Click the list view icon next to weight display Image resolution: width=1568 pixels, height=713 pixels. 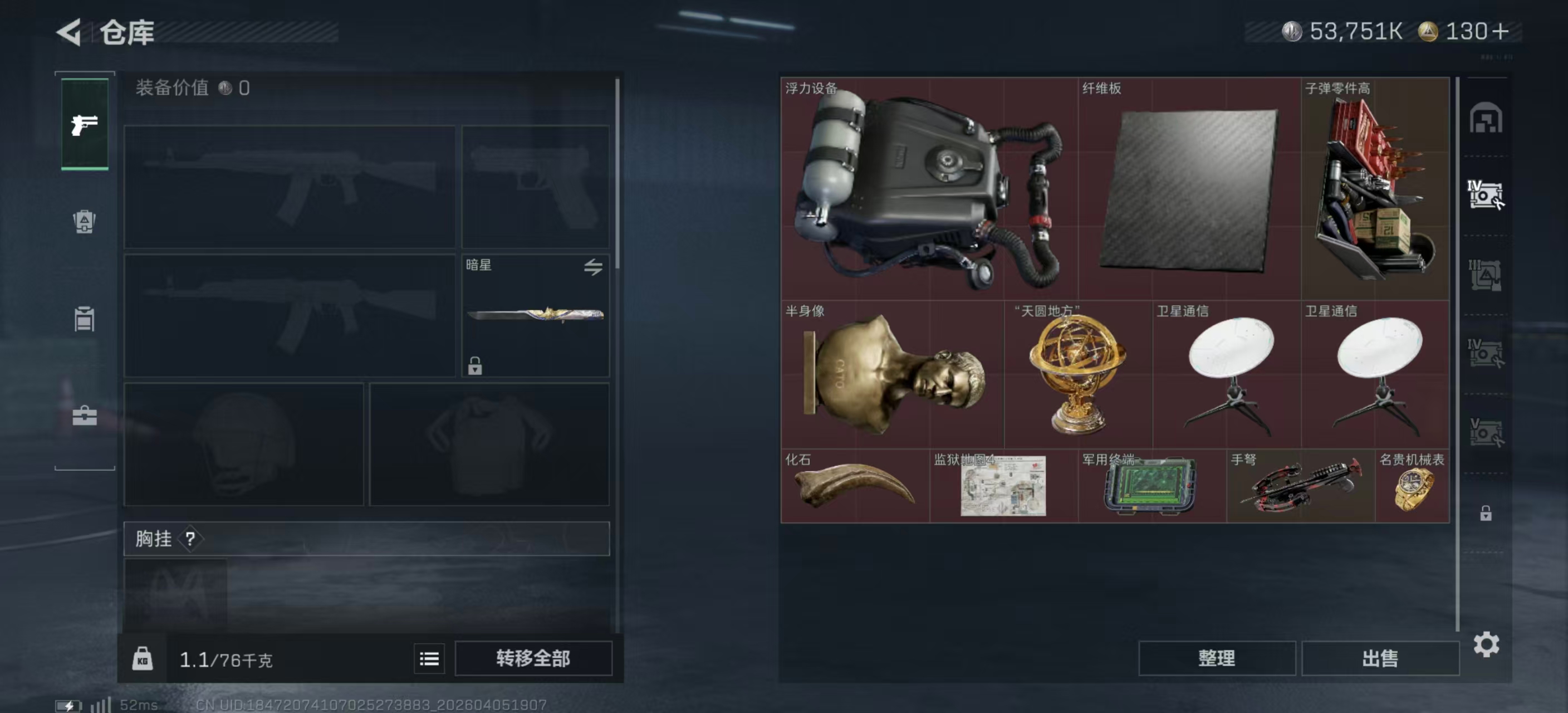[x=430, y=658]
